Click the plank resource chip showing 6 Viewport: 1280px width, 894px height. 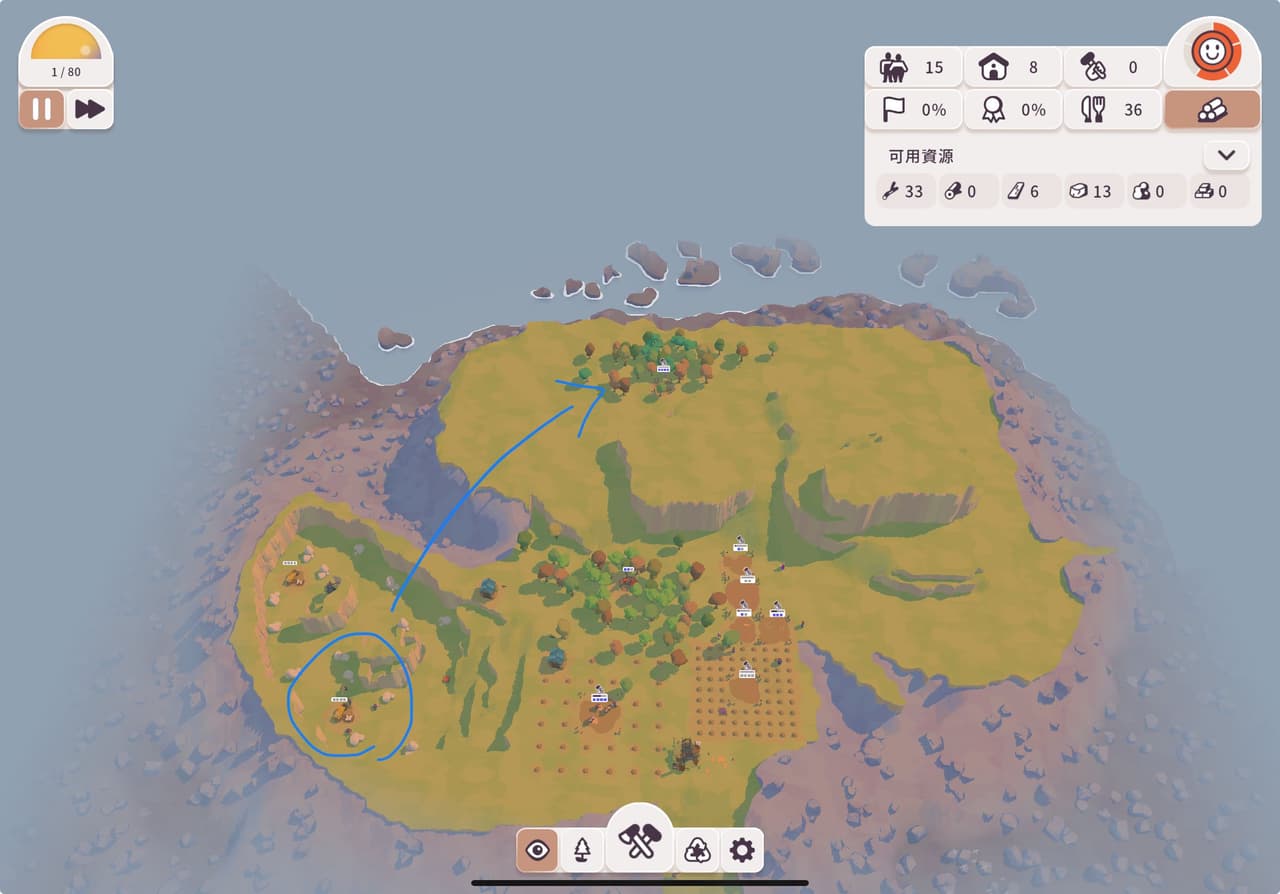pyautogui.click(x=1028, y=191)
